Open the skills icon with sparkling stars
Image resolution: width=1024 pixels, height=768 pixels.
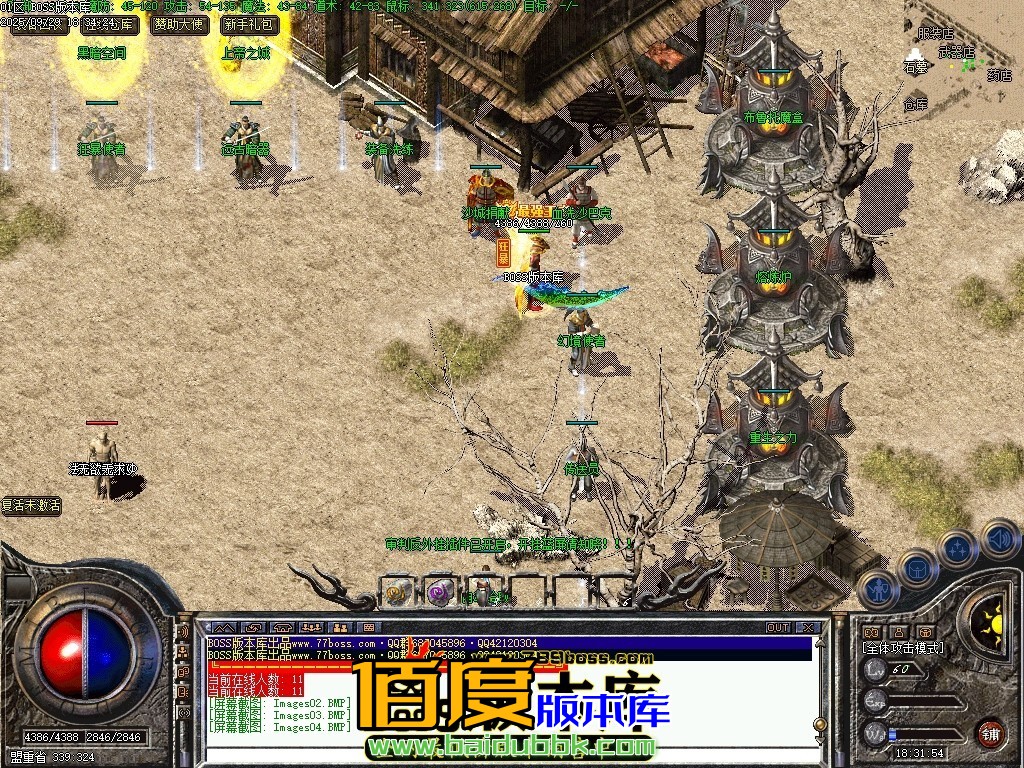point(958,548)
